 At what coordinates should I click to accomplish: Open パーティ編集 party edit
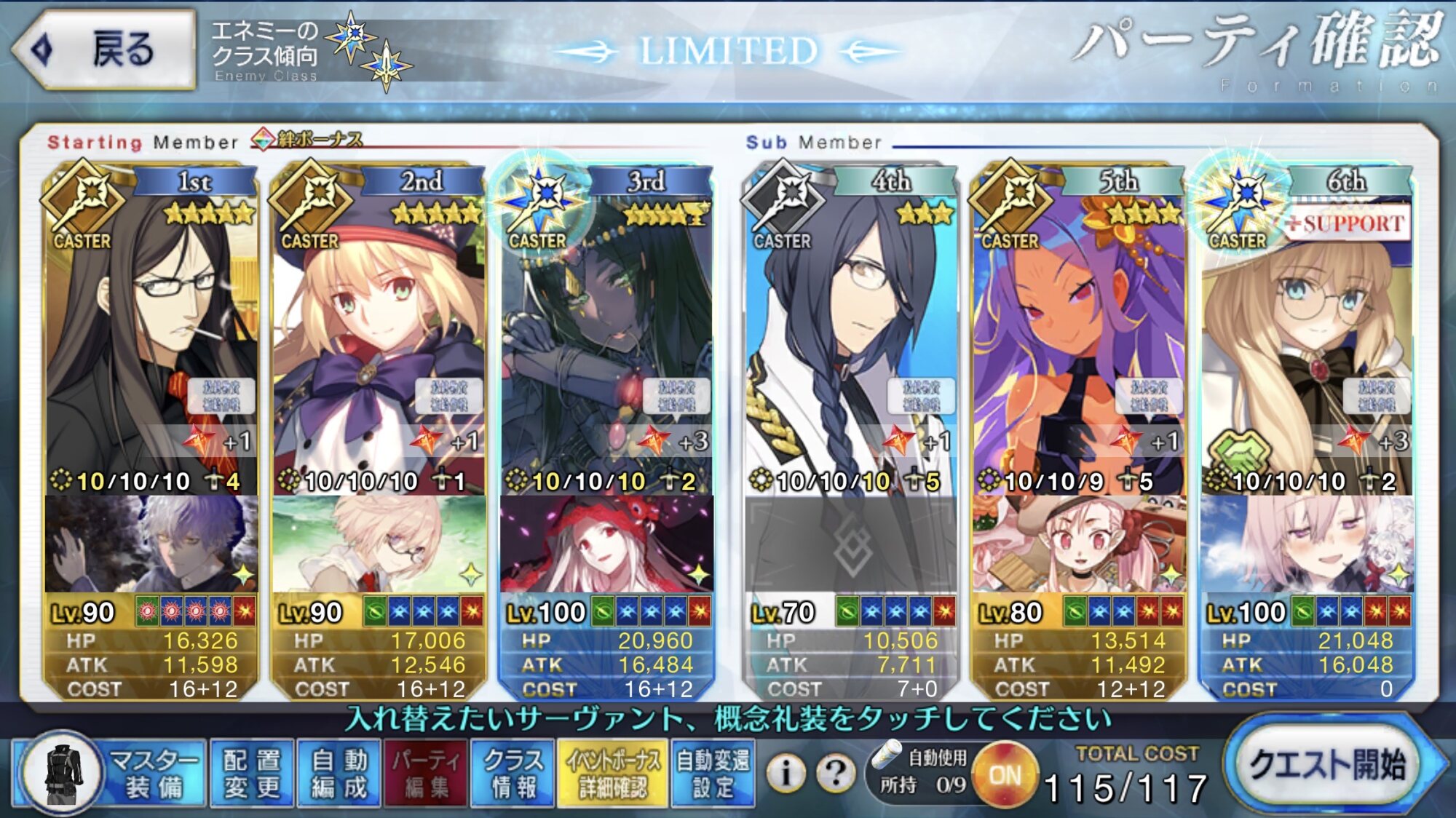tap(426, 773)
